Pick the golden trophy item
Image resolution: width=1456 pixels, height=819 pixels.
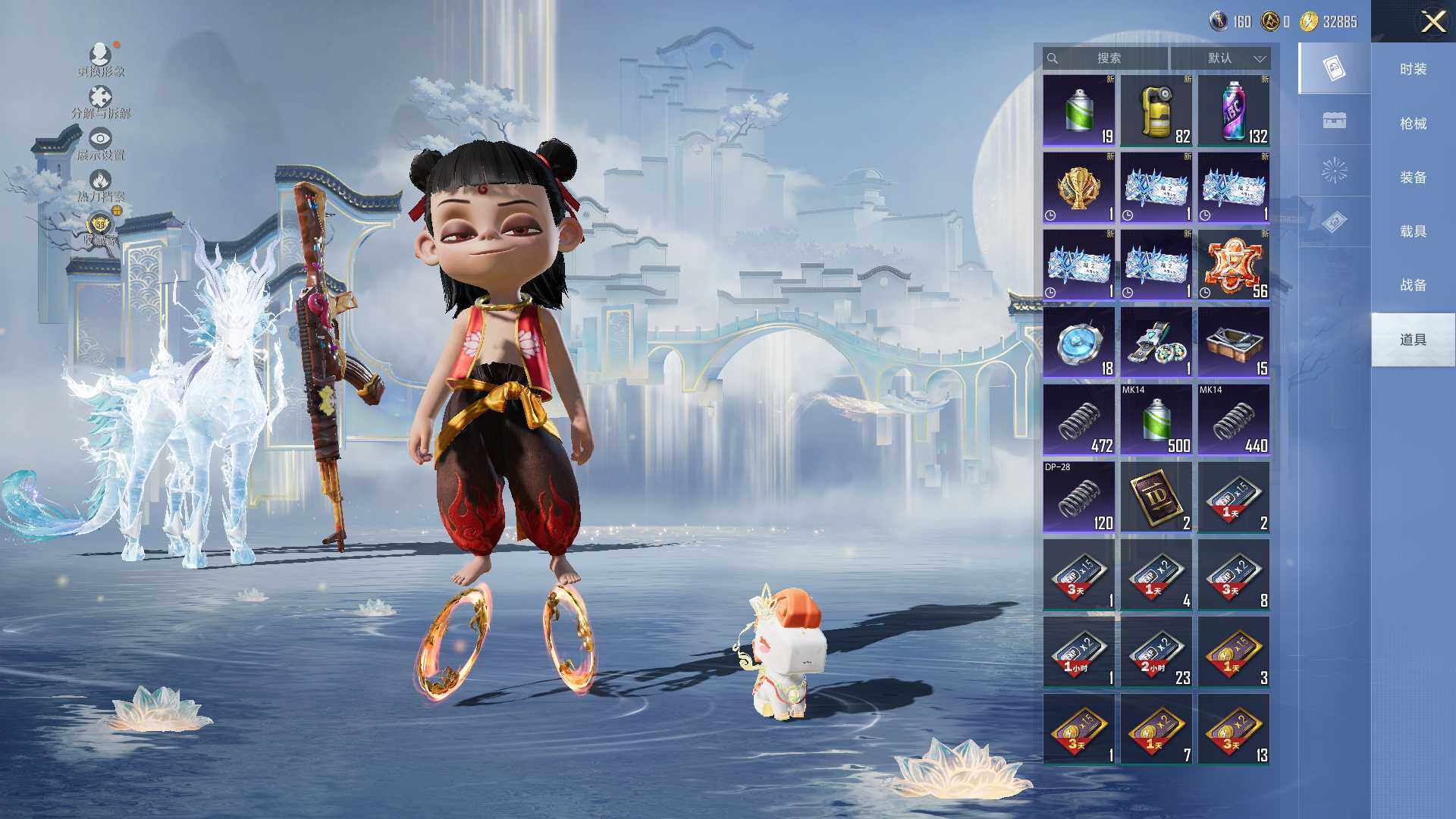click(1079, 188)
